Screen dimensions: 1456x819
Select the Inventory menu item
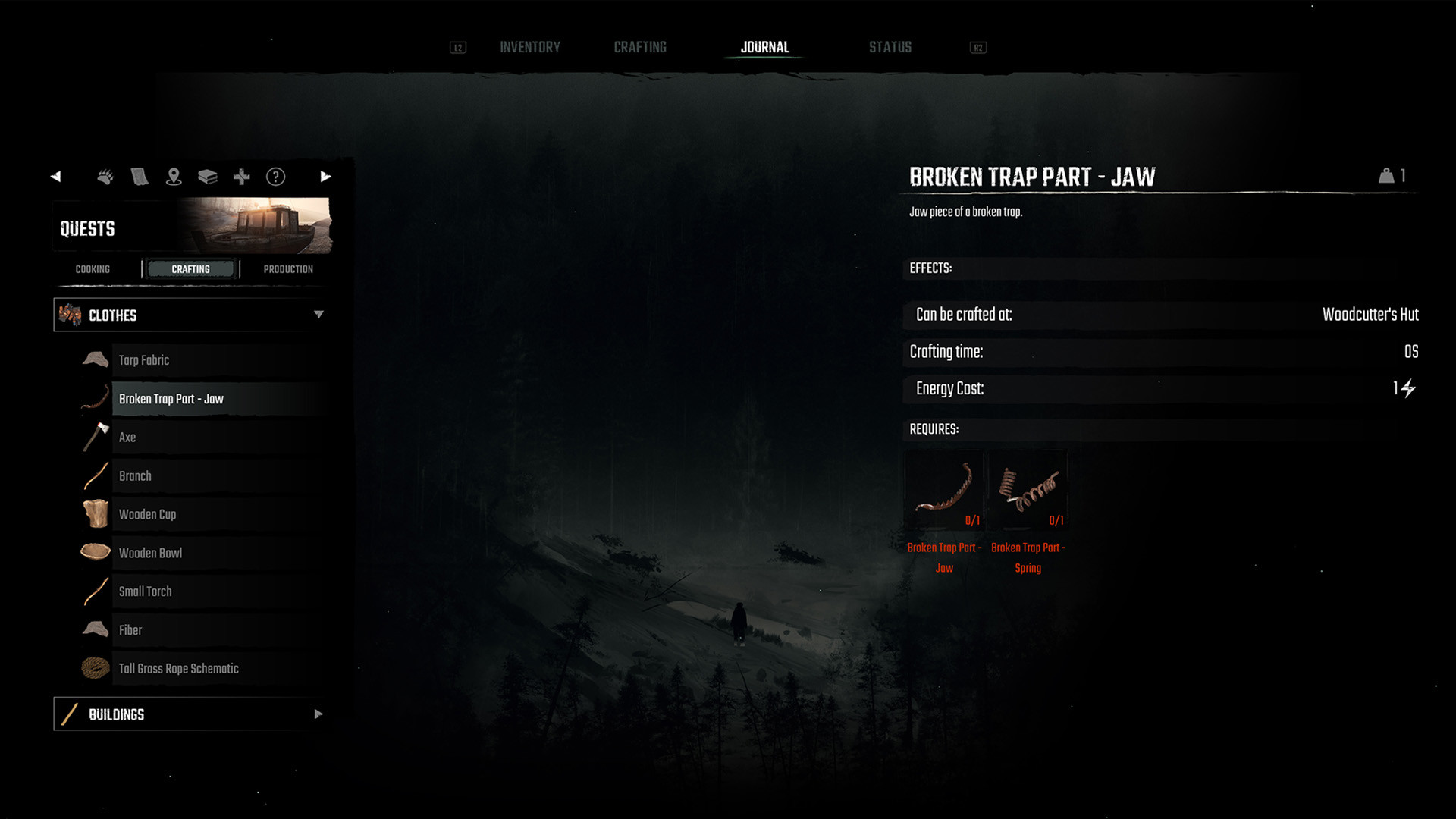click(x=529, y=46)
